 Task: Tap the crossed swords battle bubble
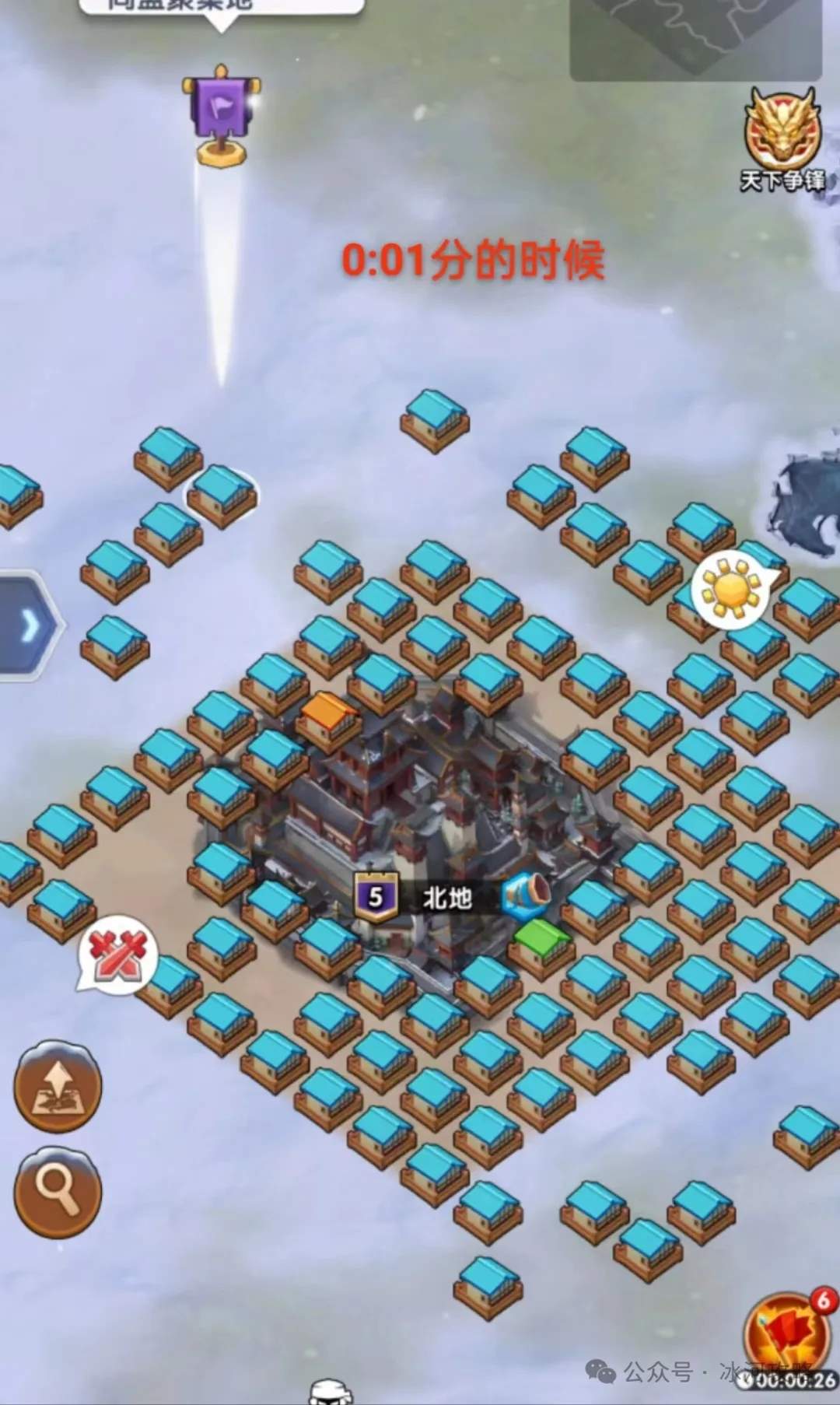tap(117, 953)
